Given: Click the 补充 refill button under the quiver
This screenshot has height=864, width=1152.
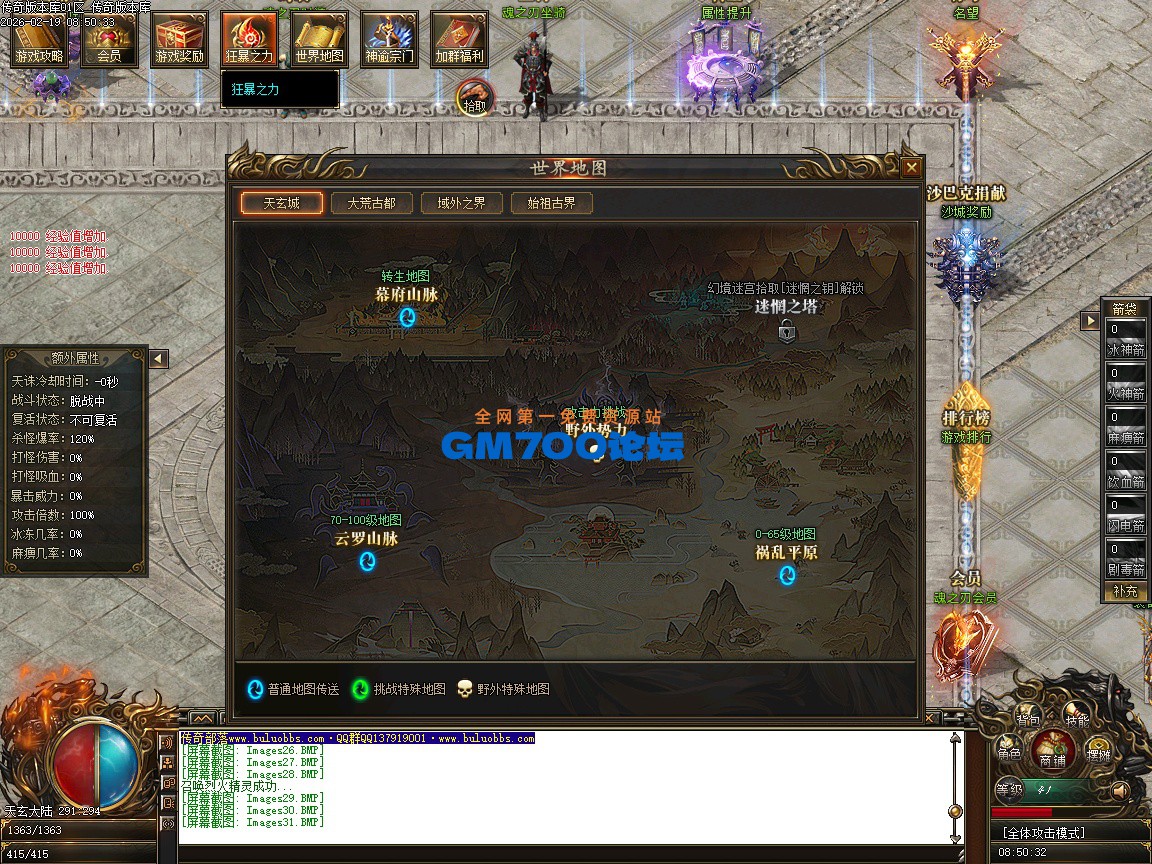Looking at the screenshot, I should (1125, 592).
